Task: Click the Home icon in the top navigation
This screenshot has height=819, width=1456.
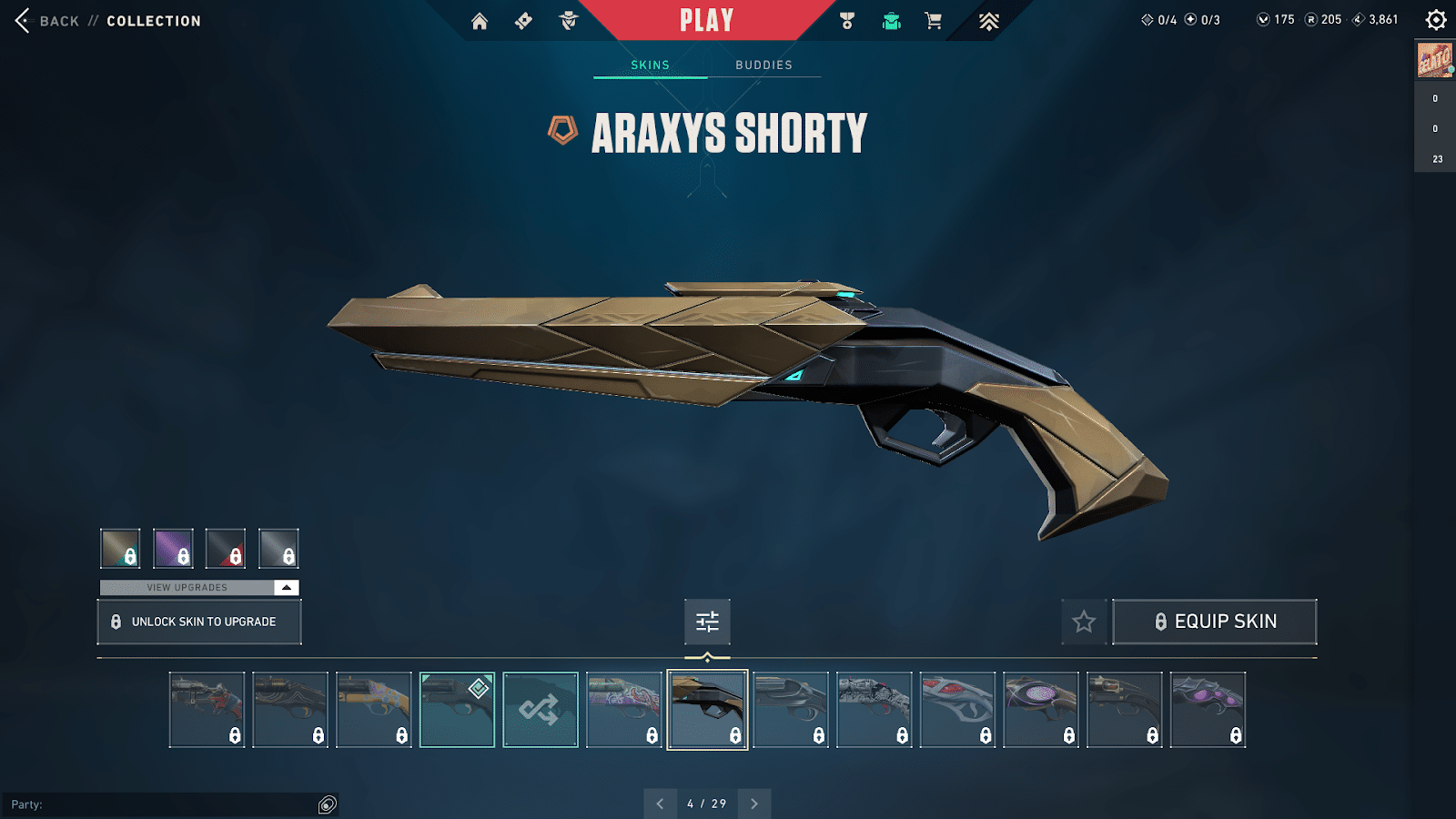Action: (481, 20)
